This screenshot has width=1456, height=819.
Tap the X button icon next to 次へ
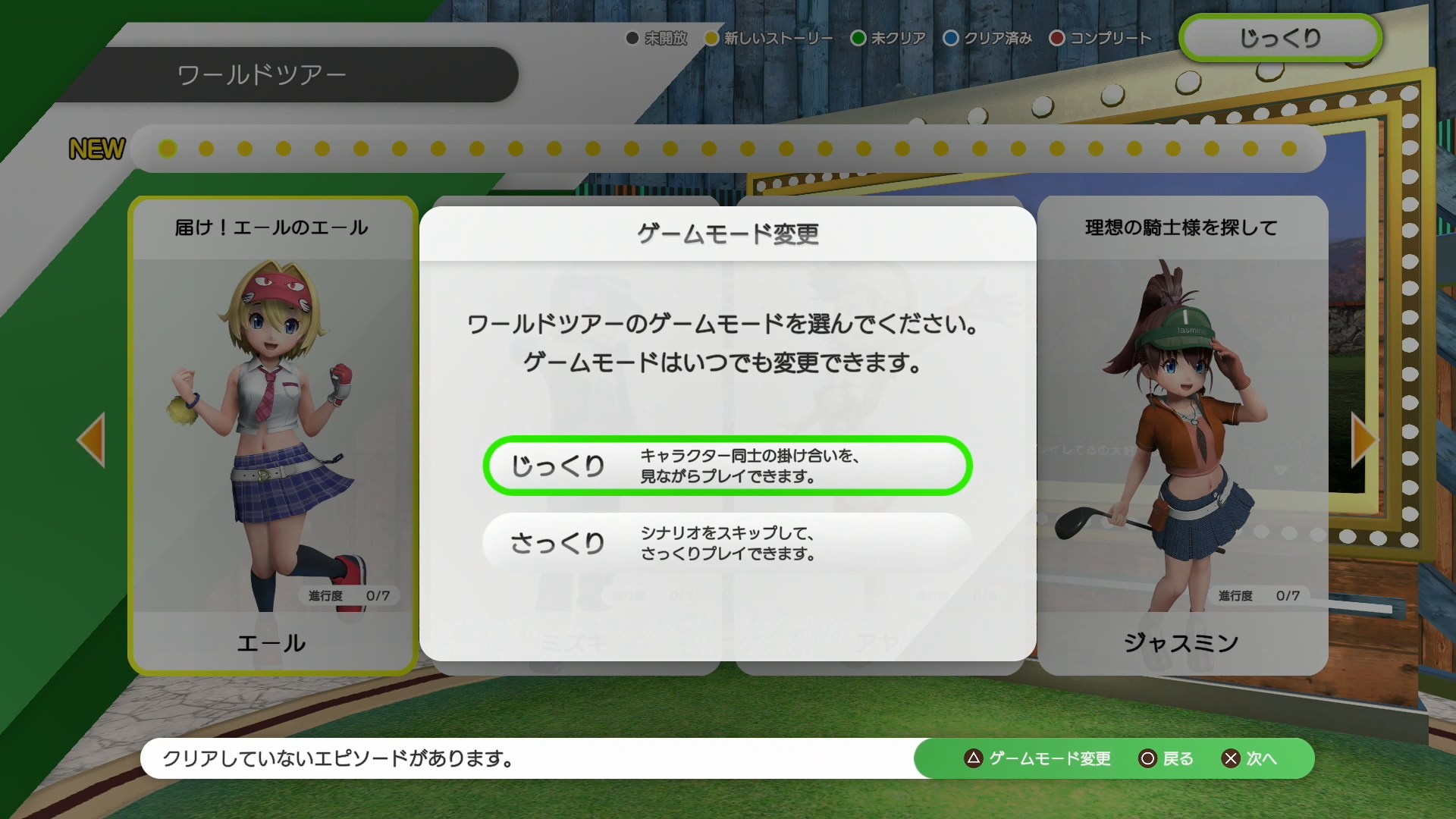(1231, 758)
